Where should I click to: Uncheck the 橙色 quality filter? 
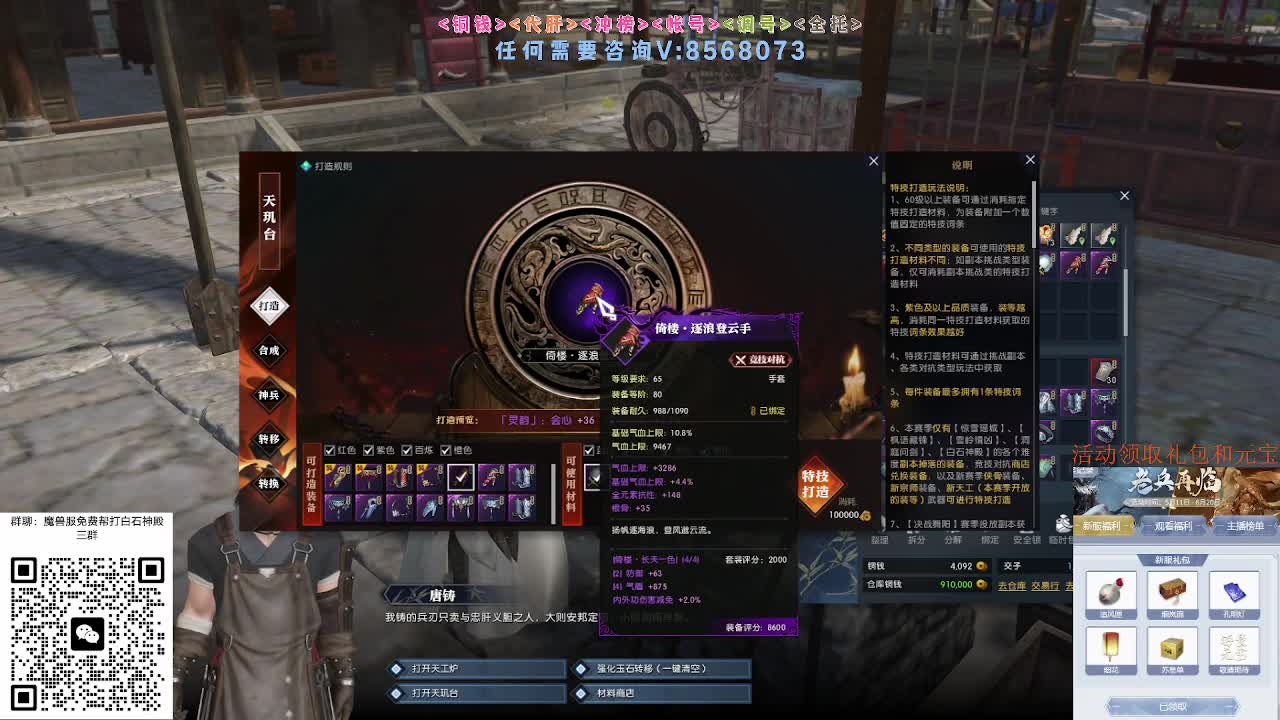[x=447, y=451]
